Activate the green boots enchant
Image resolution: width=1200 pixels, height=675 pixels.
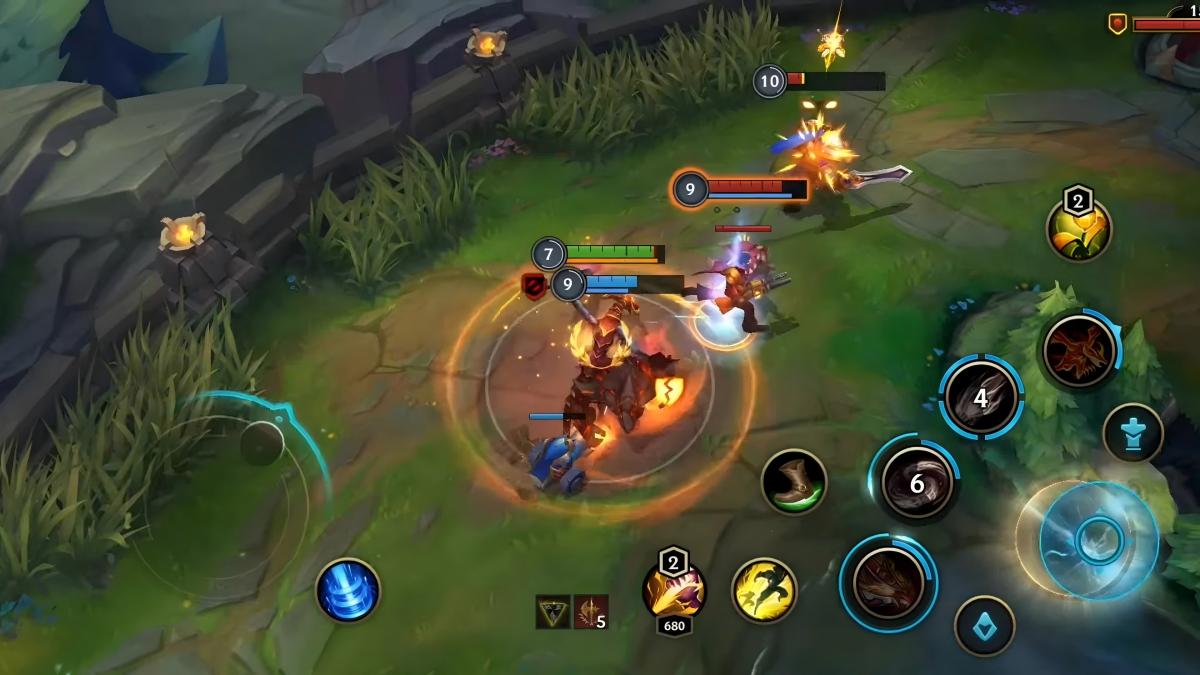(794, 482)
